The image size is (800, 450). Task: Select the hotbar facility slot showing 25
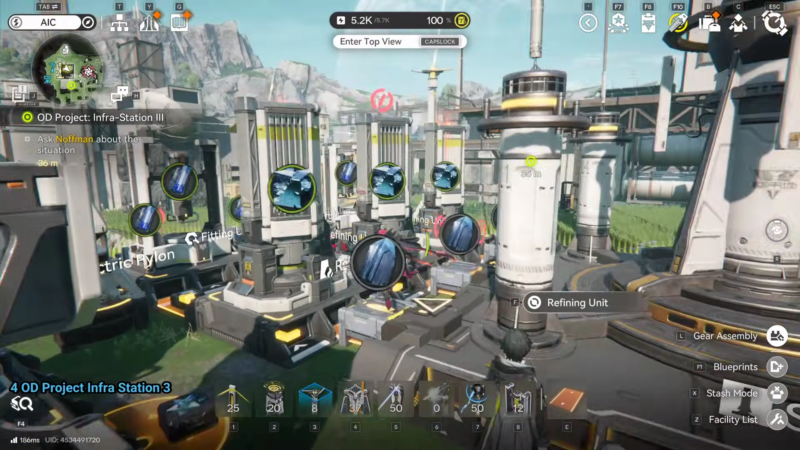coord(232,401)
